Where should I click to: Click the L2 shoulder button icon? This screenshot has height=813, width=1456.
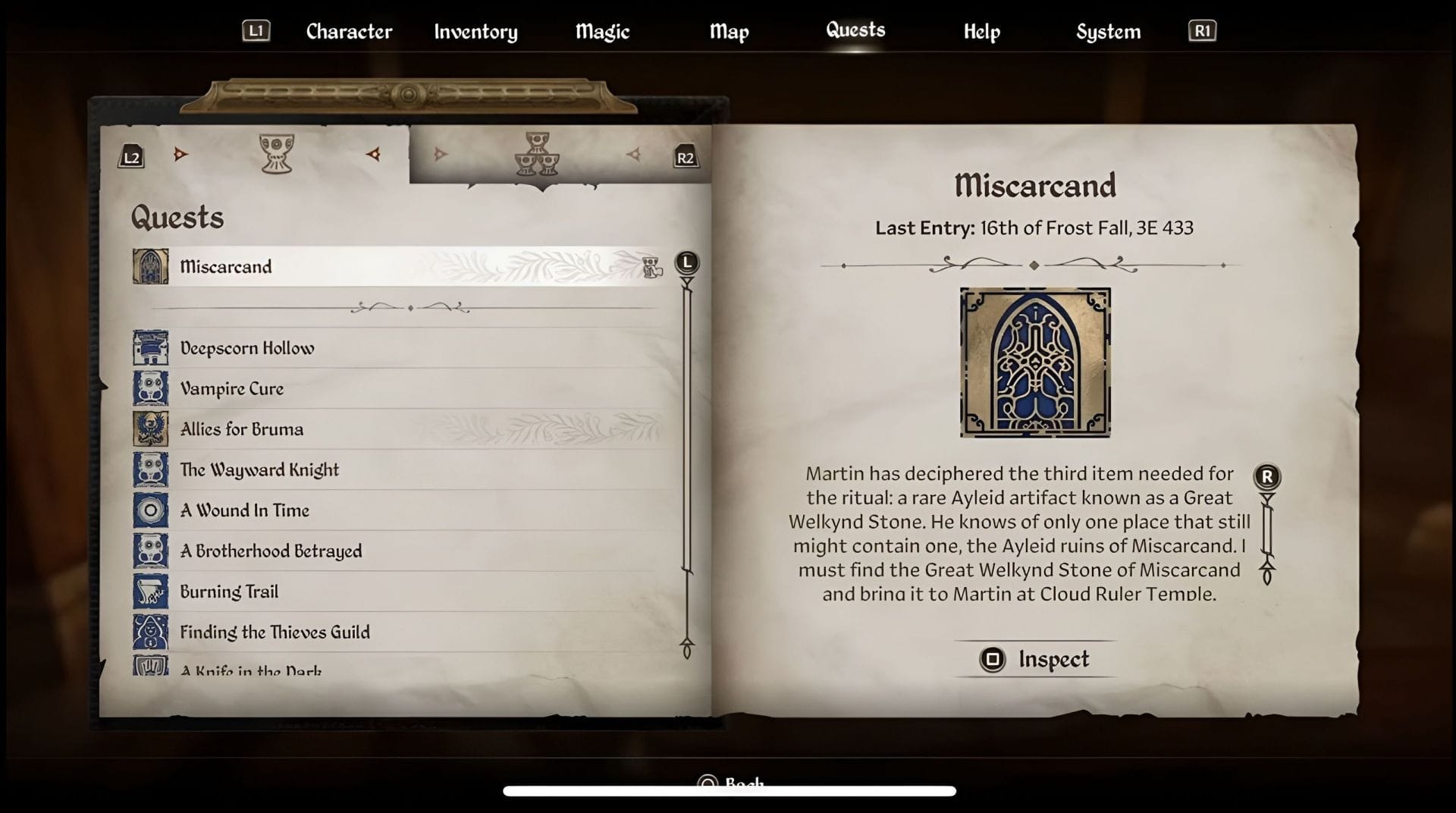point(130,157)
